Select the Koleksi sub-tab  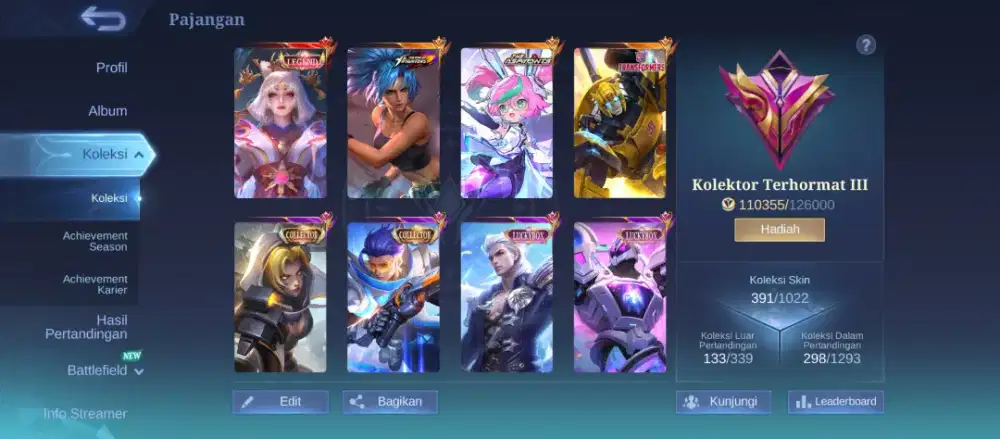109,198
